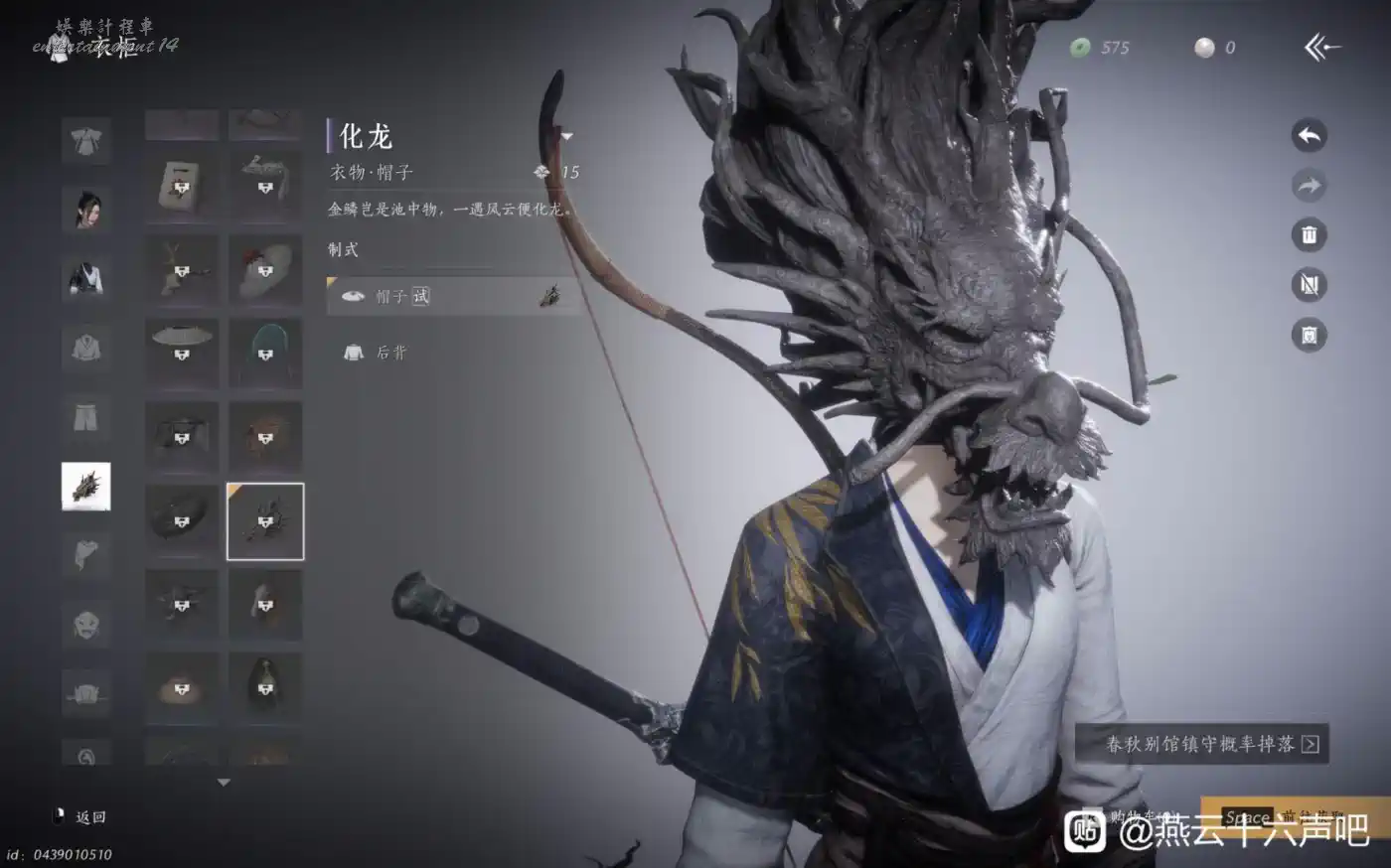Select the teal veil headwear slot

265,354
